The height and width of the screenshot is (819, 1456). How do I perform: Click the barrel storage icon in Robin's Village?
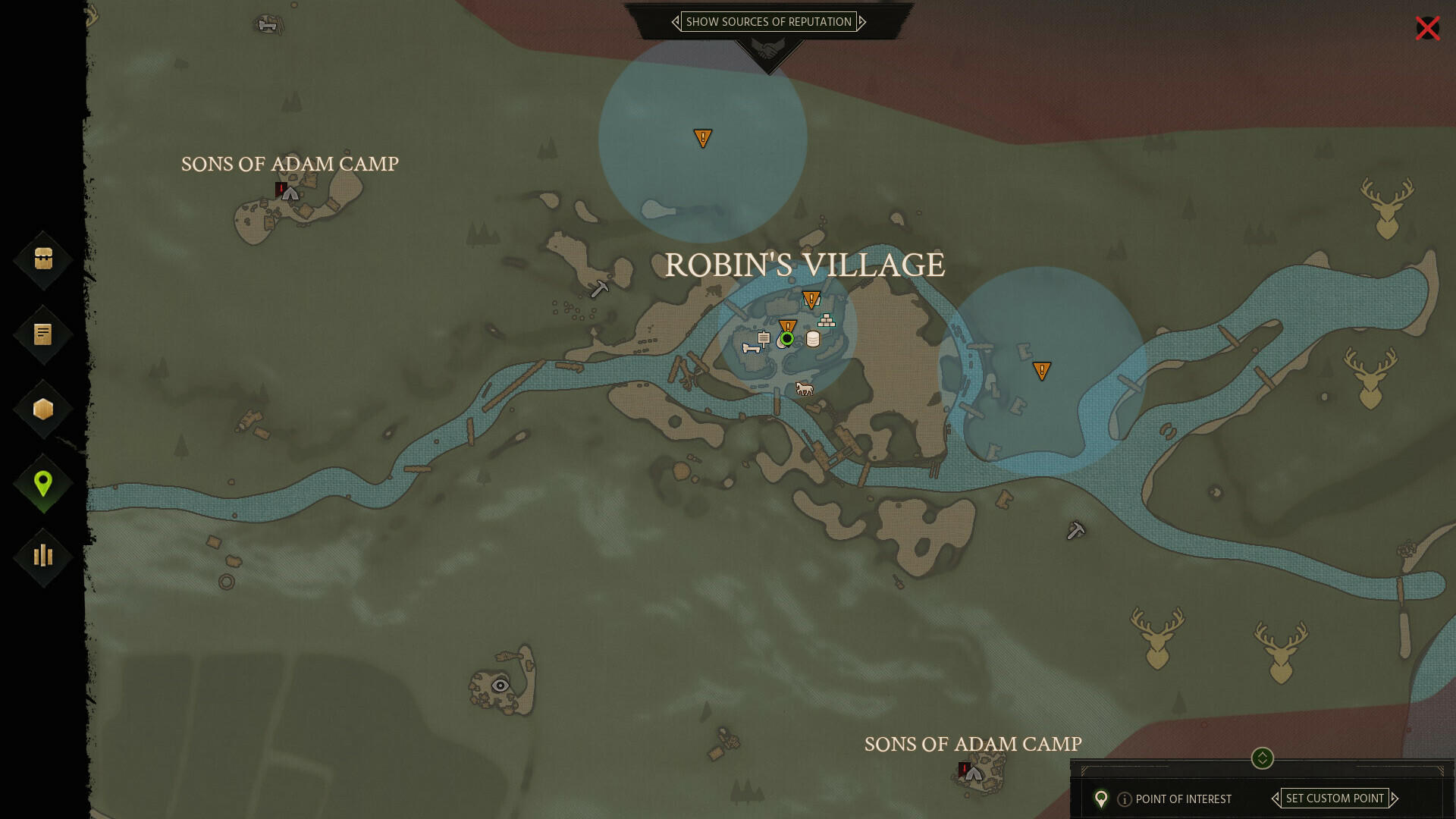tap(812, 339)
